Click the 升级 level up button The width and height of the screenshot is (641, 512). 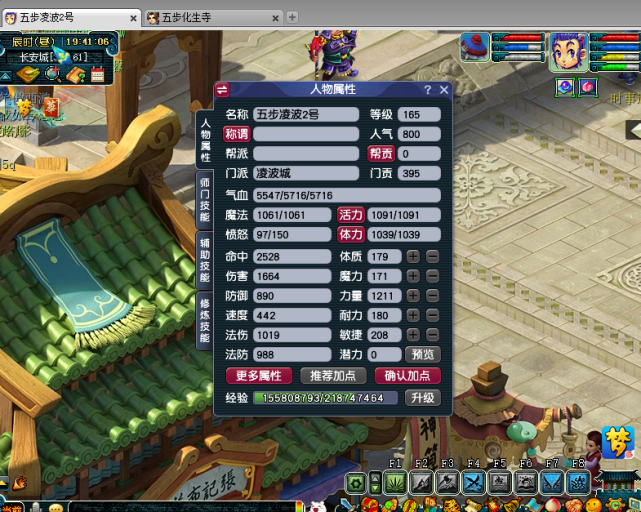(423, 398)
